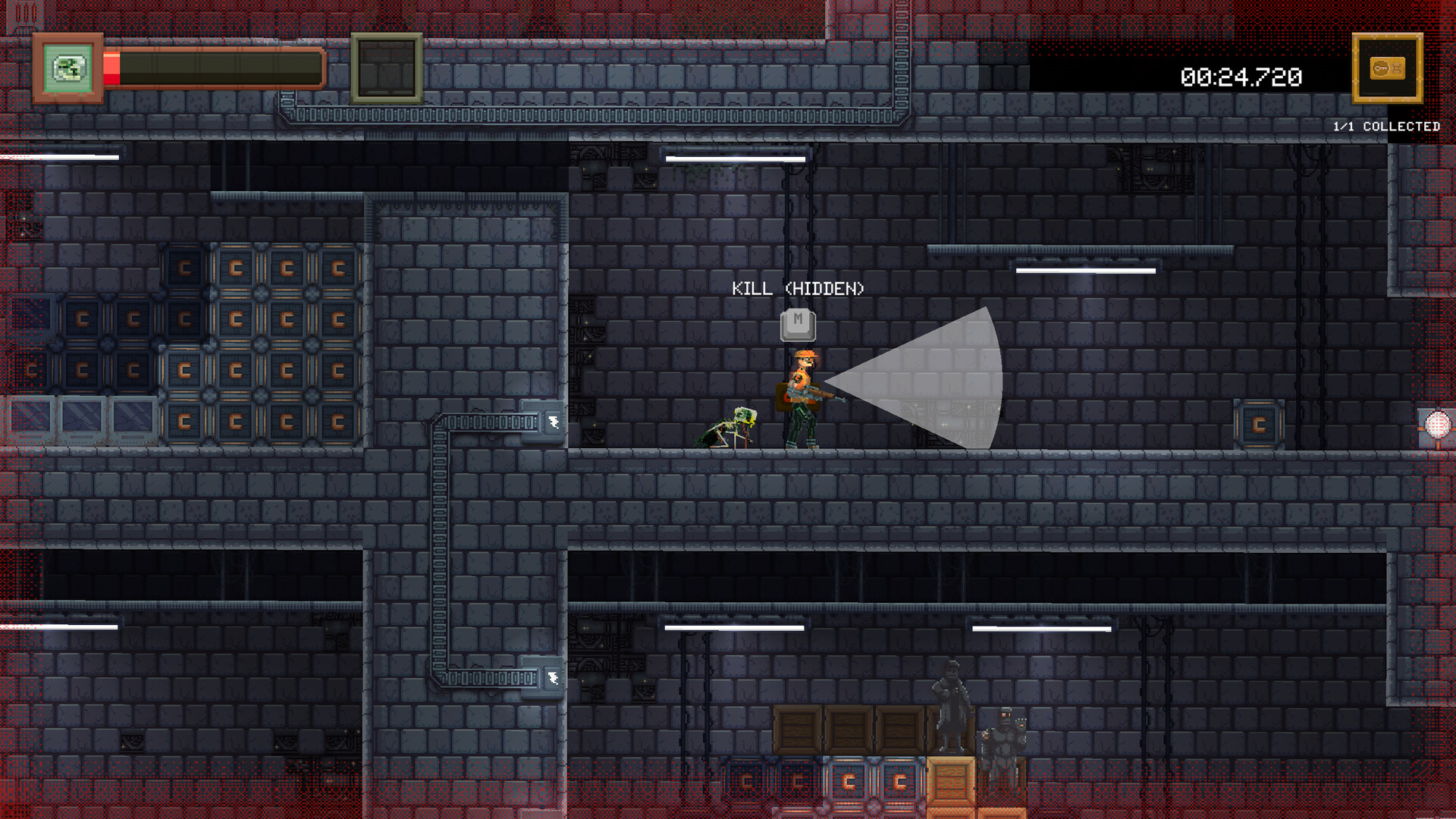Click the M key prompt above the character

click(x=798, y=324)
